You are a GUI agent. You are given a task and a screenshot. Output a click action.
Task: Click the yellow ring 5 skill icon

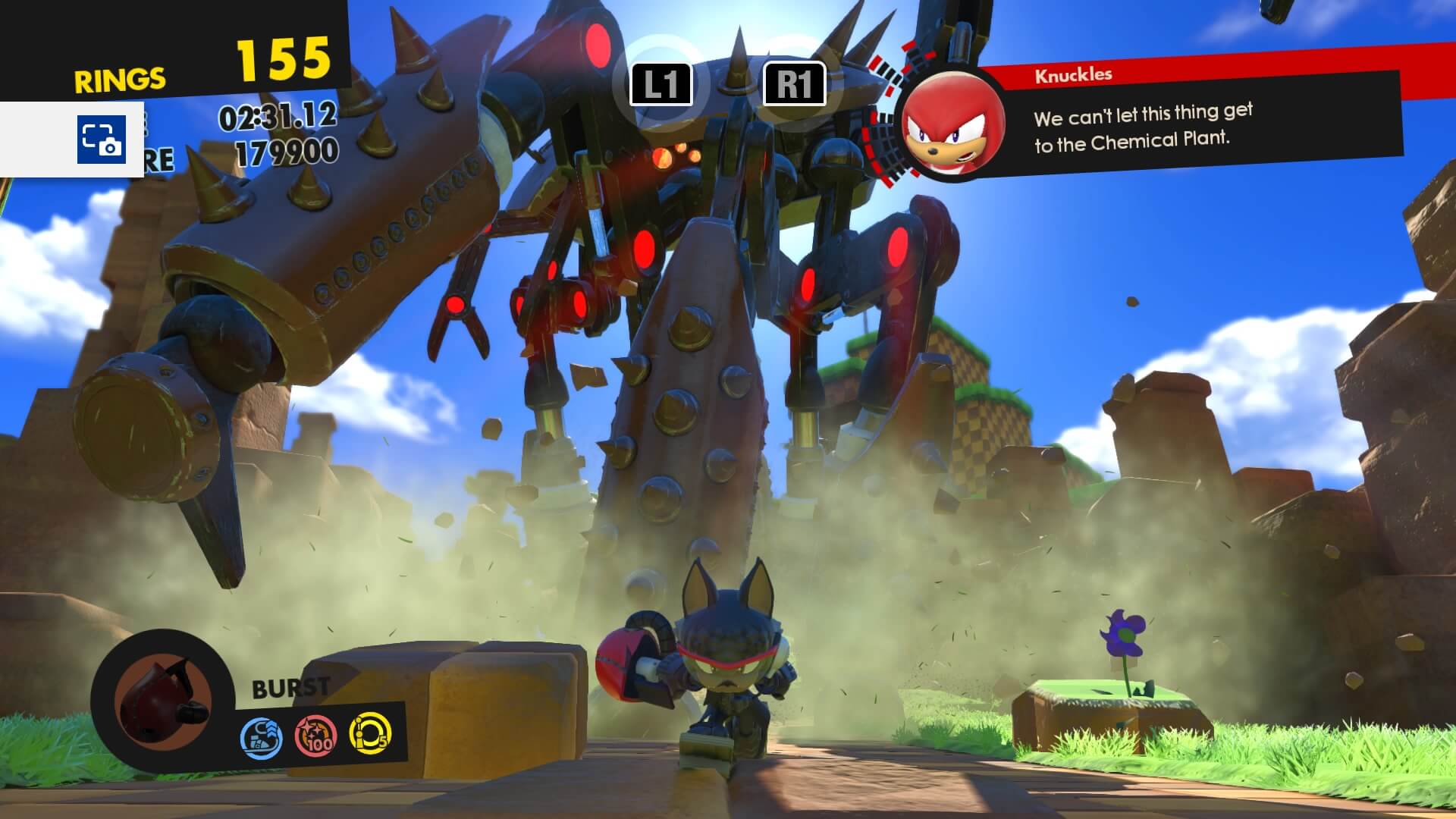click(x=369, y=733)
